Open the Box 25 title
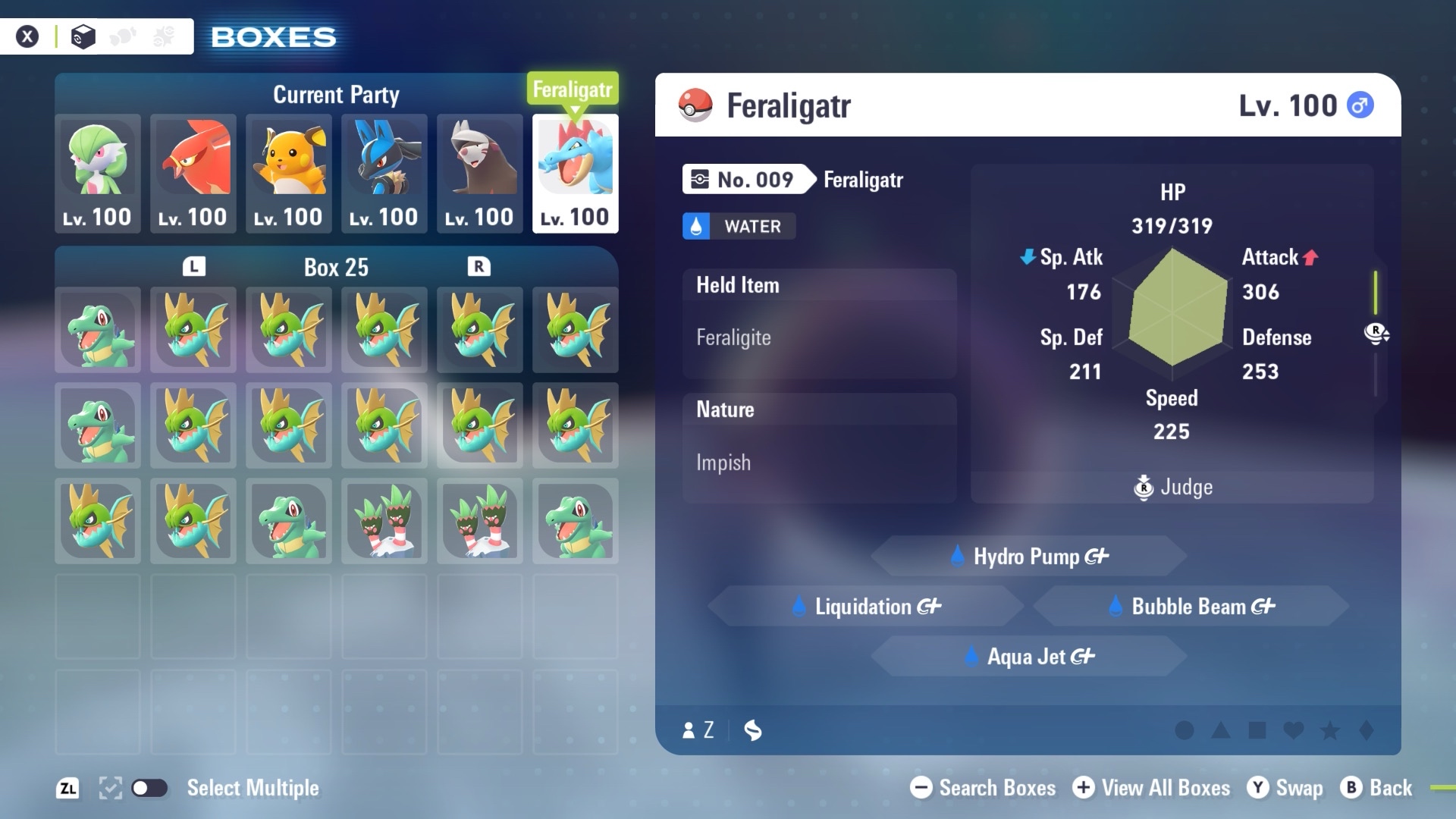This screenshot has height=819, width=1456. coord(336,267)
